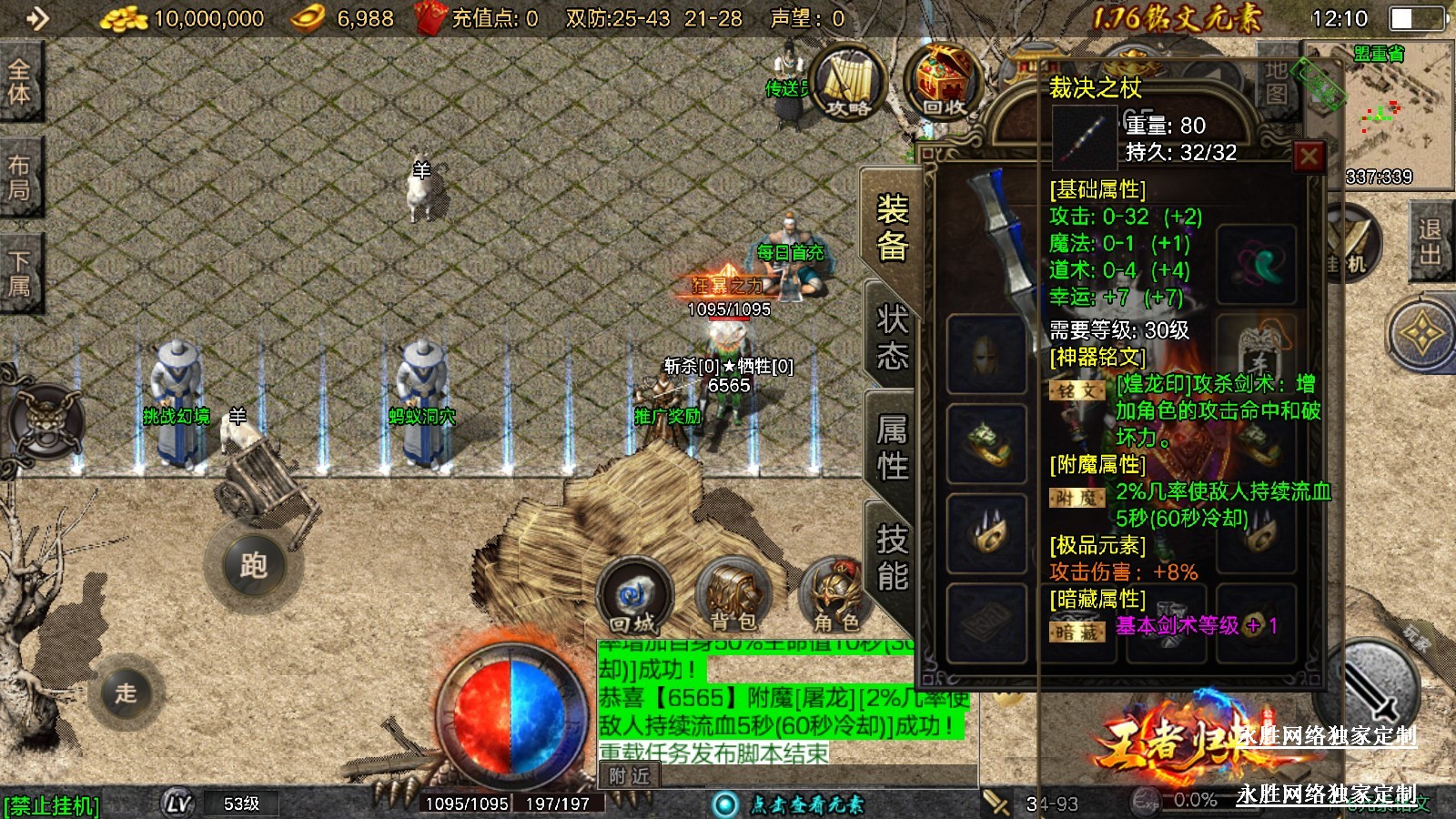Show the 技能 skills tab
The height and width of the screenshot is (819, 1456).
tap(892, 557)
